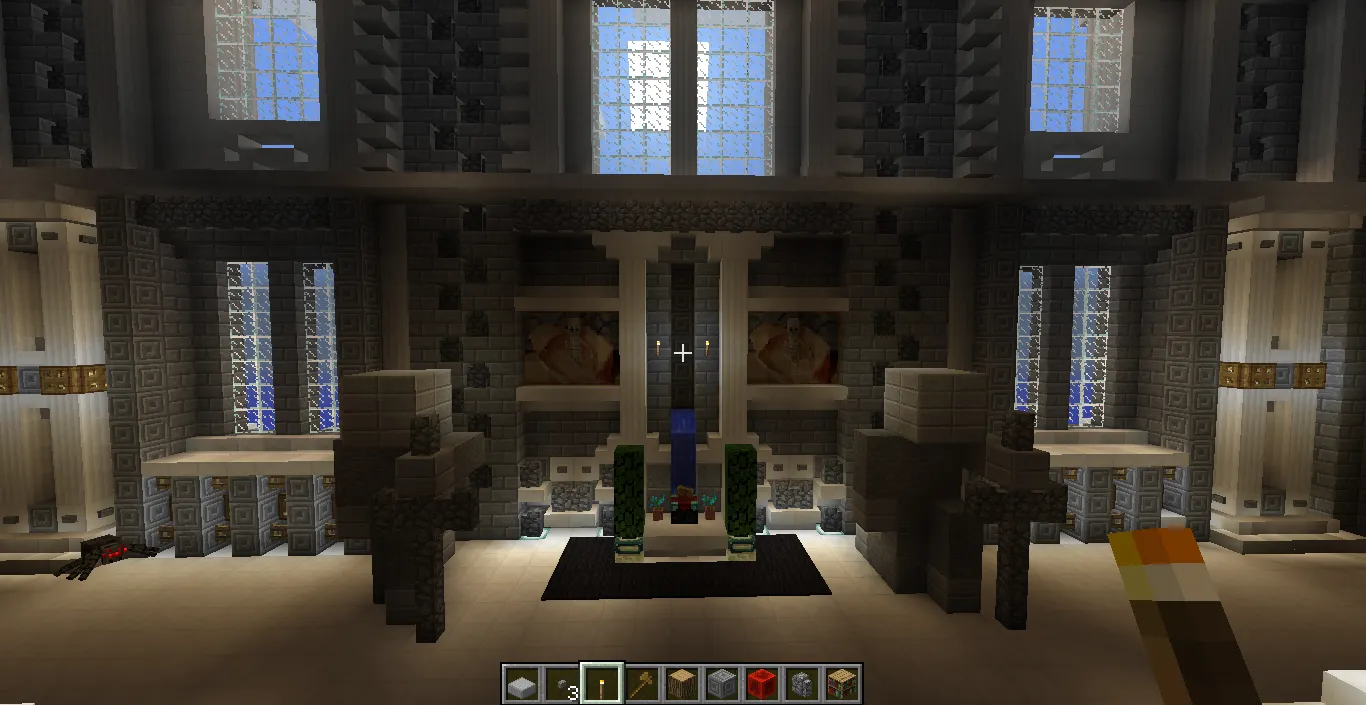Select the stone slab hotbar slot
The height and width of the screenshot is (705, 1366).
tap(521, 684)
